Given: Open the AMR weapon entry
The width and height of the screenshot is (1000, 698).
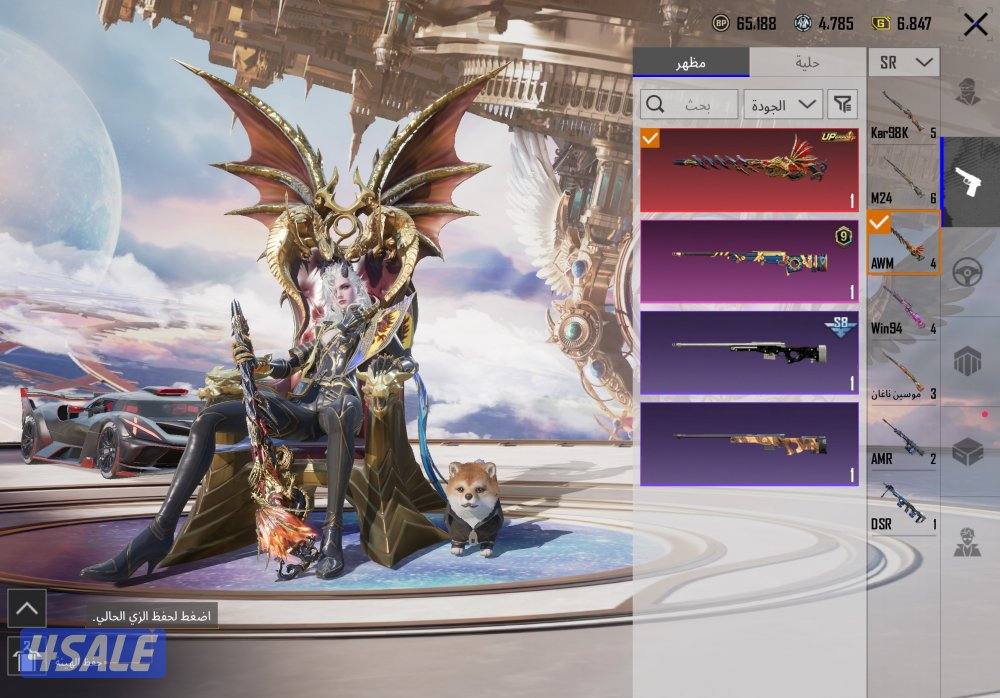Looking at the screenshot, I should [x=903, y=441].
